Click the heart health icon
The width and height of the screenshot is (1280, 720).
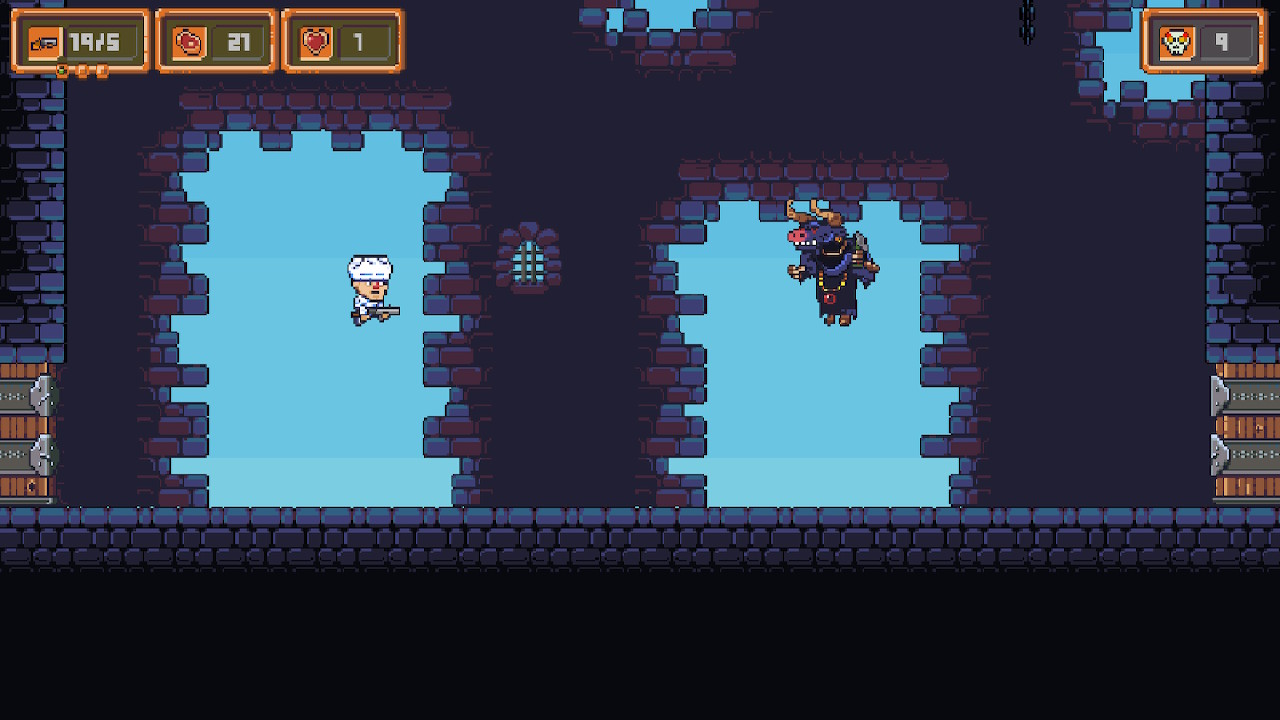[313, 41]
